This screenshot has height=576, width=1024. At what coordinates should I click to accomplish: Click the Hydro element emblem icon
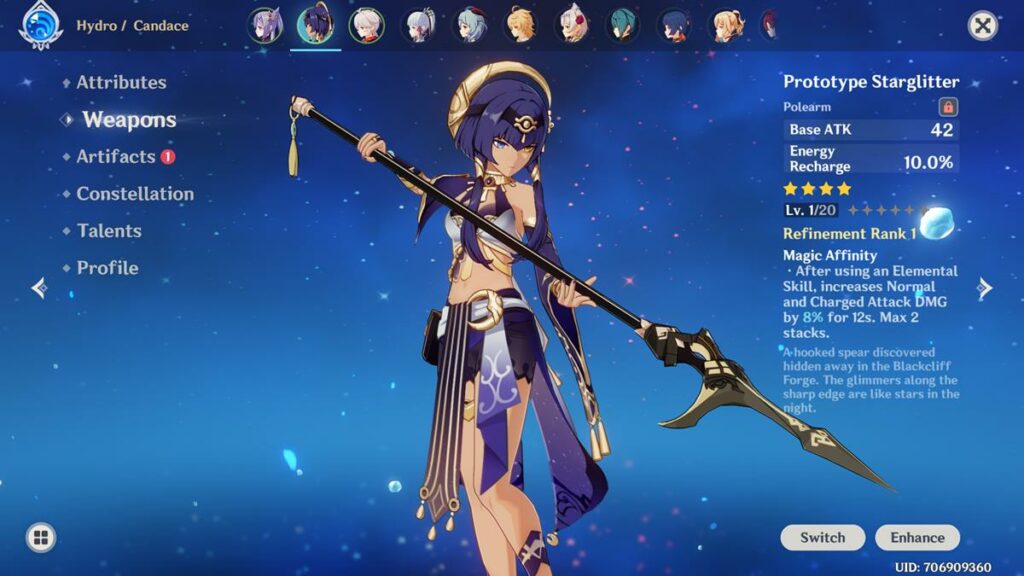click(41, 25)
